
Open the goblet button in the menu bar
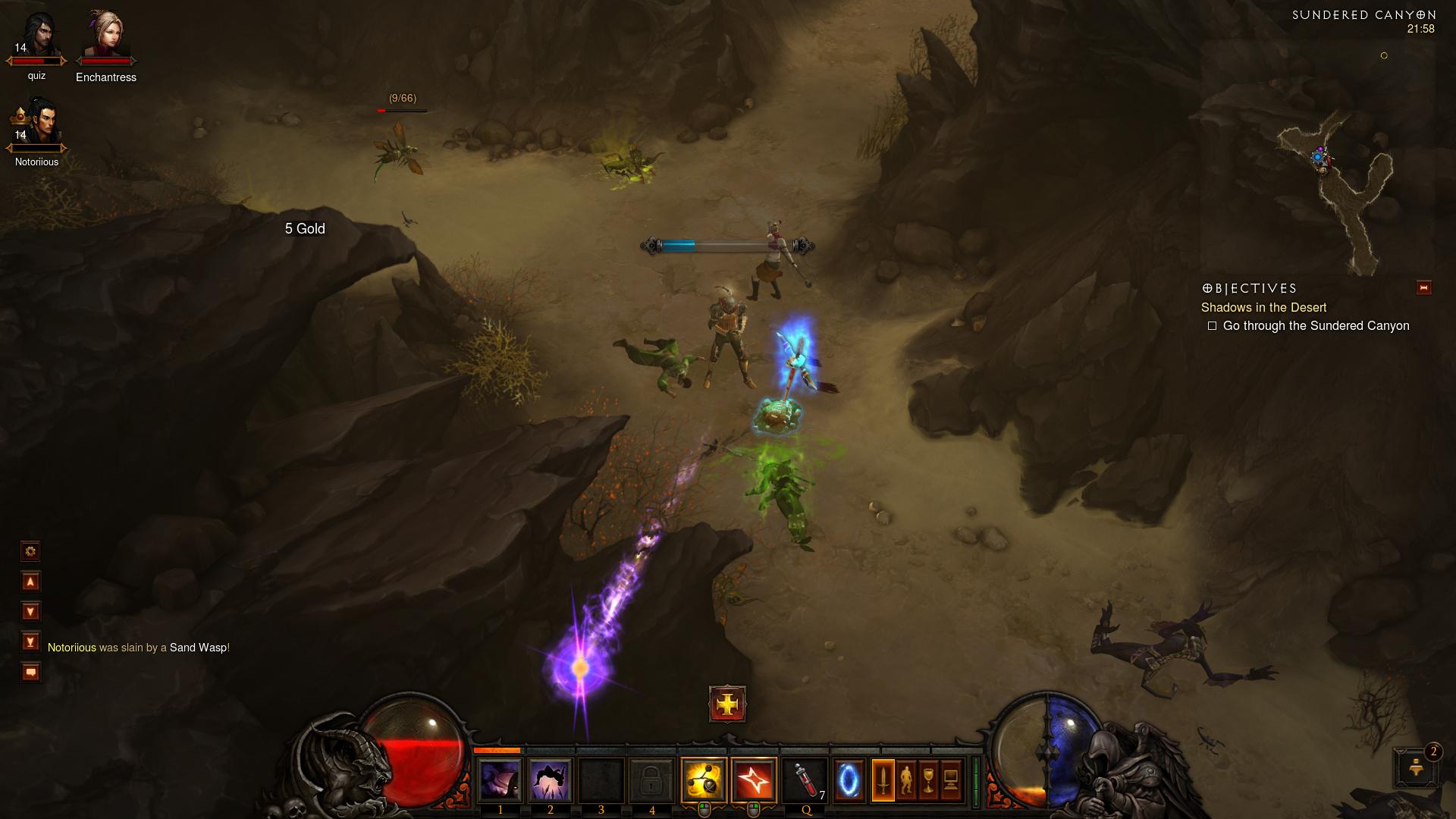point(929,780)
